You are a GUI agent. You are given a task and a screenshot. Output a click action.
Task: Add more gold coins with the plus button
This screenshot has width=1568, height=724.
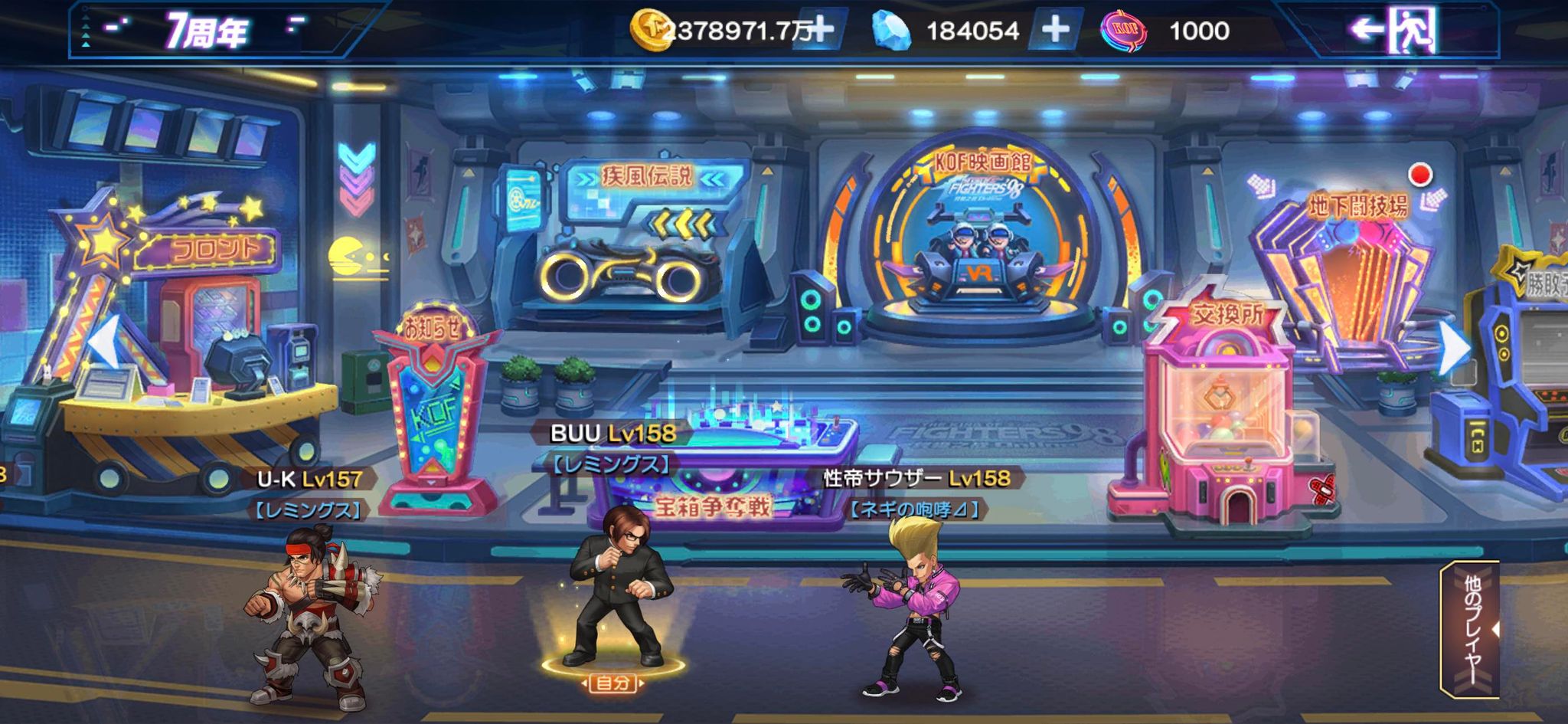coord(820,31)
